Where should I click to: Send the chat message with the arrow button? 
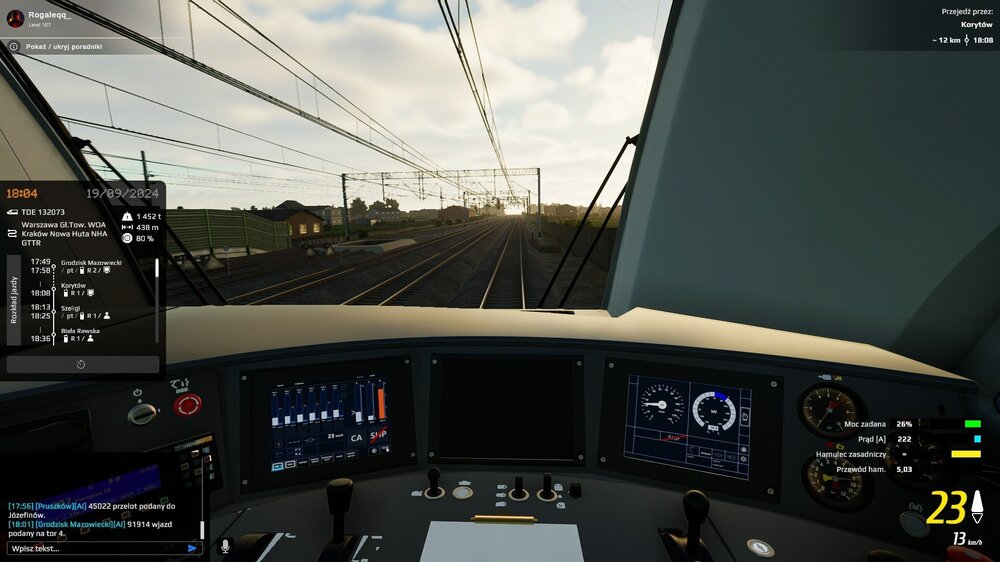tap(192, 548)
